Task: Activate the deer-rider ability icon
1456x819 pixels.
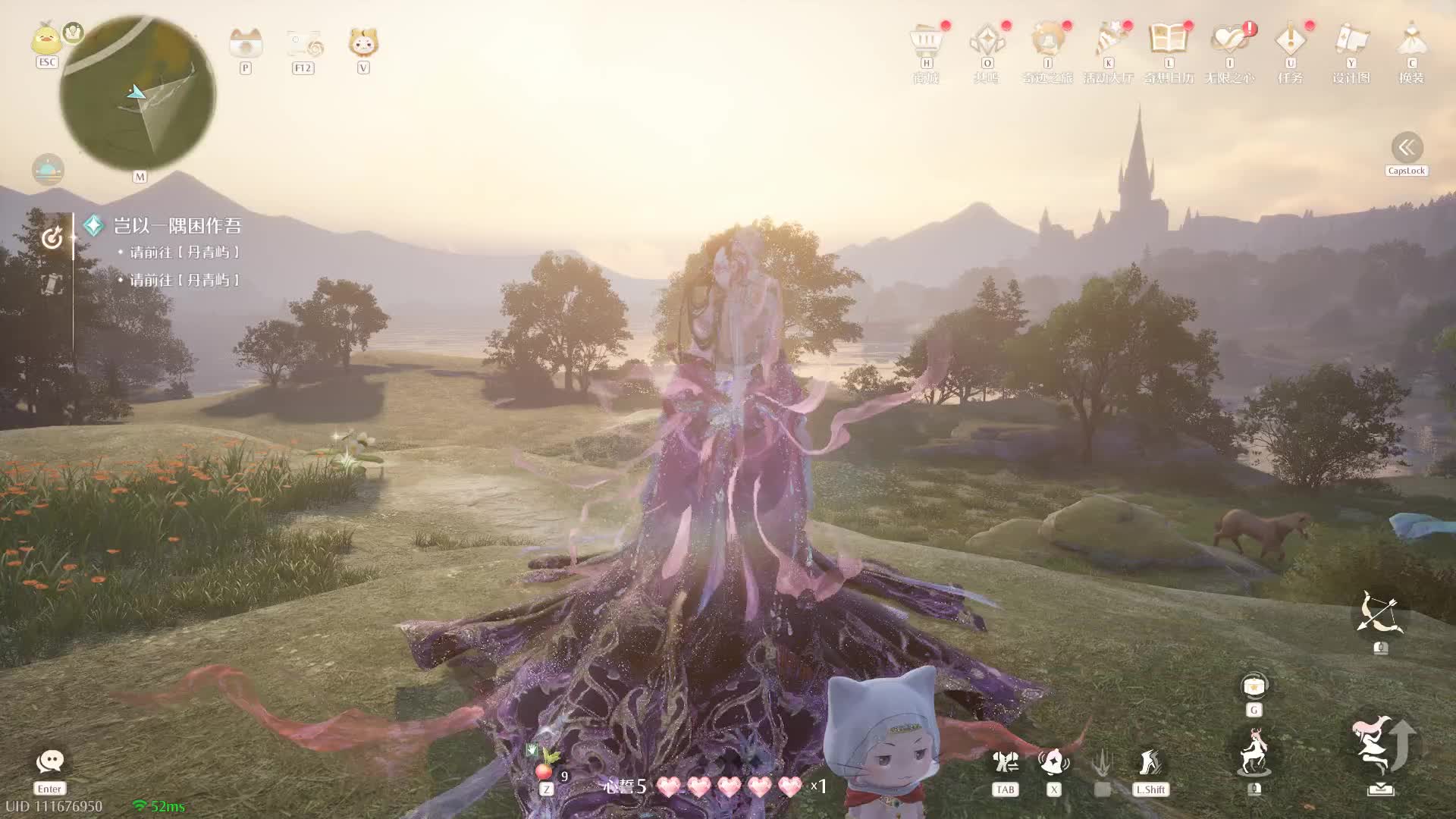Action: (x=1254, y=752)
